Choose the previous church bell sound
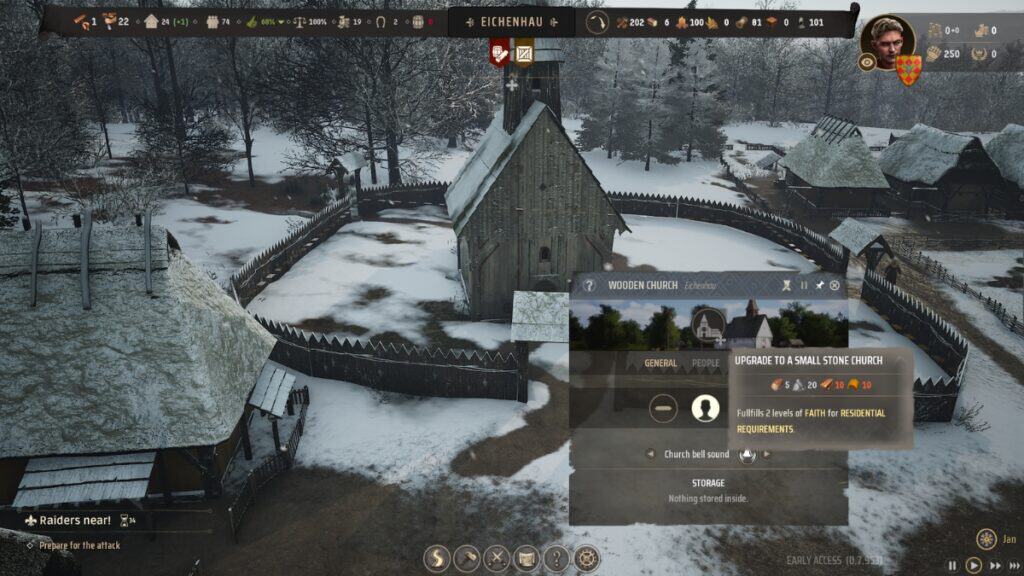 (x=650, y=454)
